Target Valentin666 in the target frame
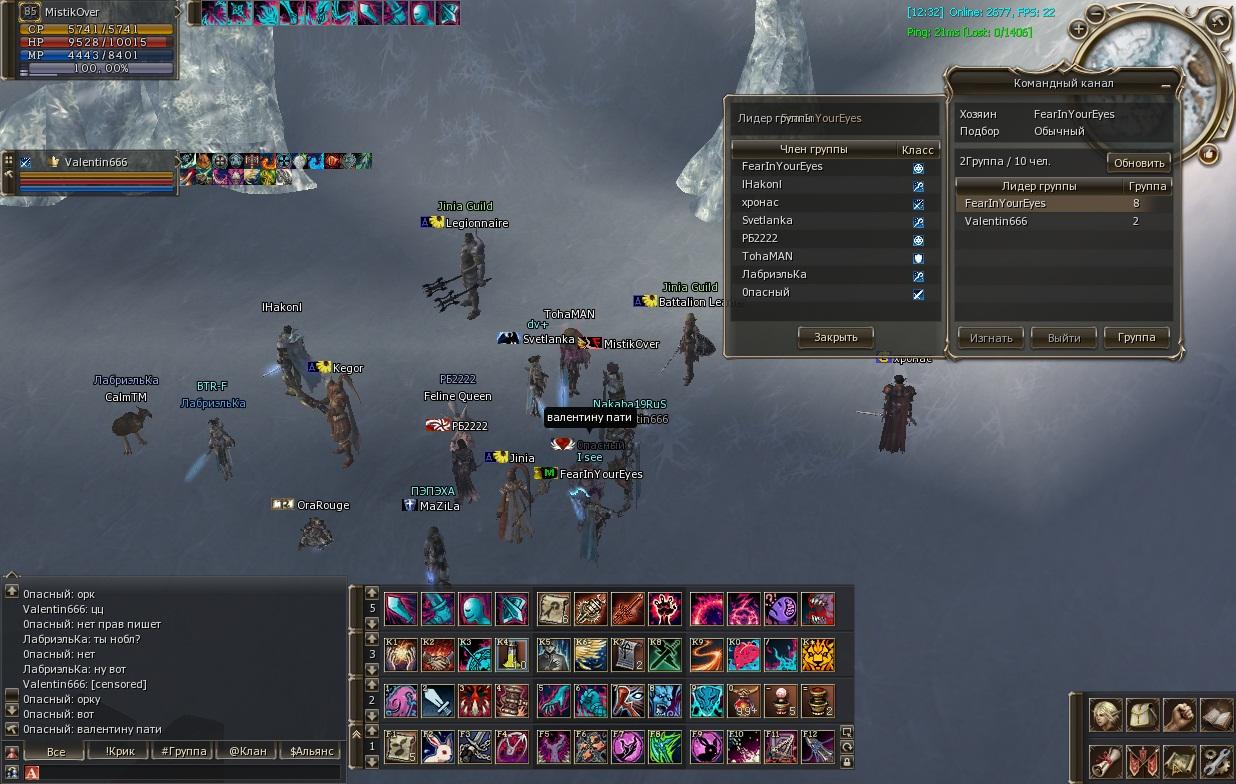1236x784 pixels. (95, 162)
